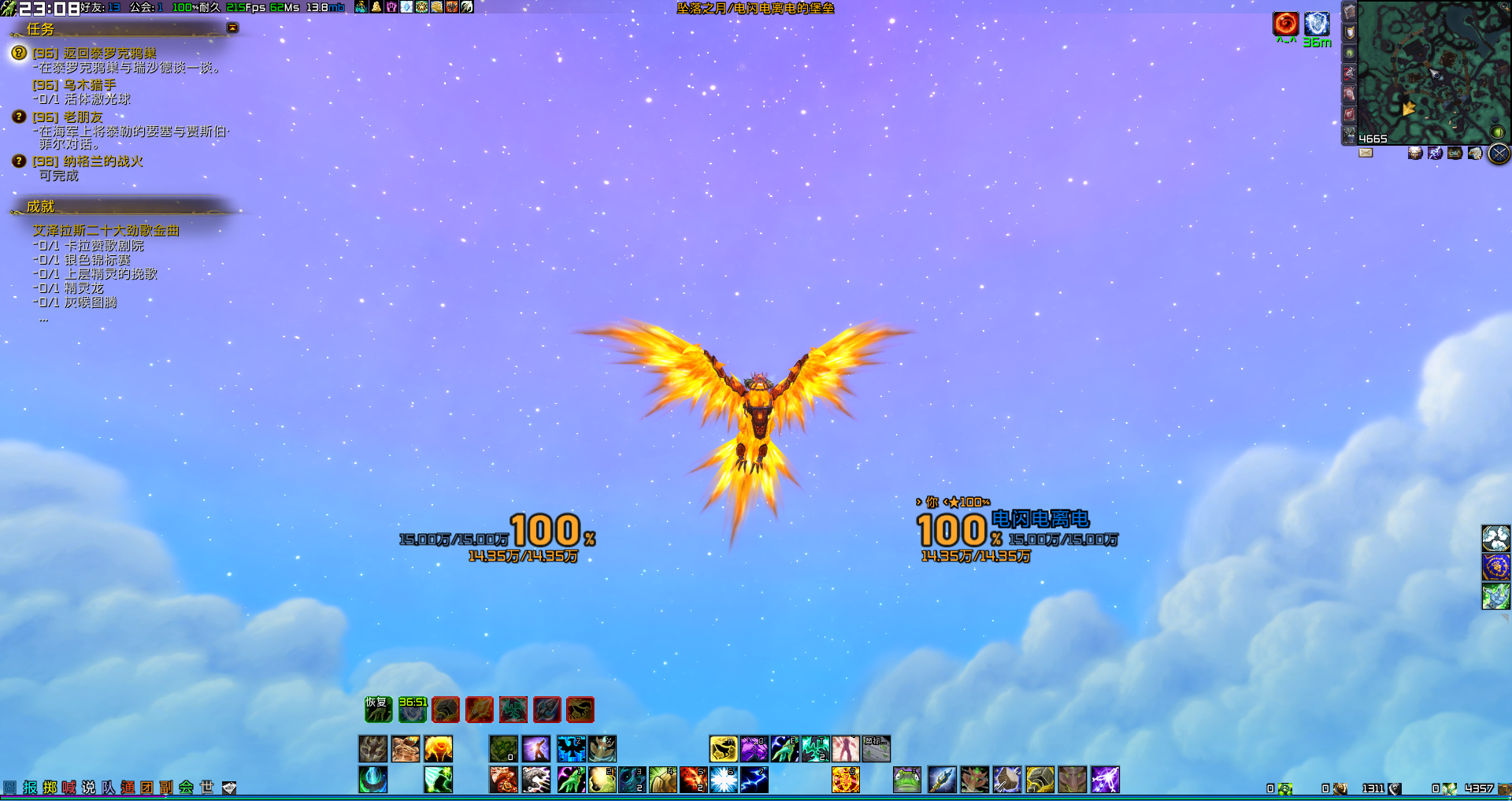Activate the blue lightning bolt ability
Screen dimensions: 1512x801
coord(754,780)
